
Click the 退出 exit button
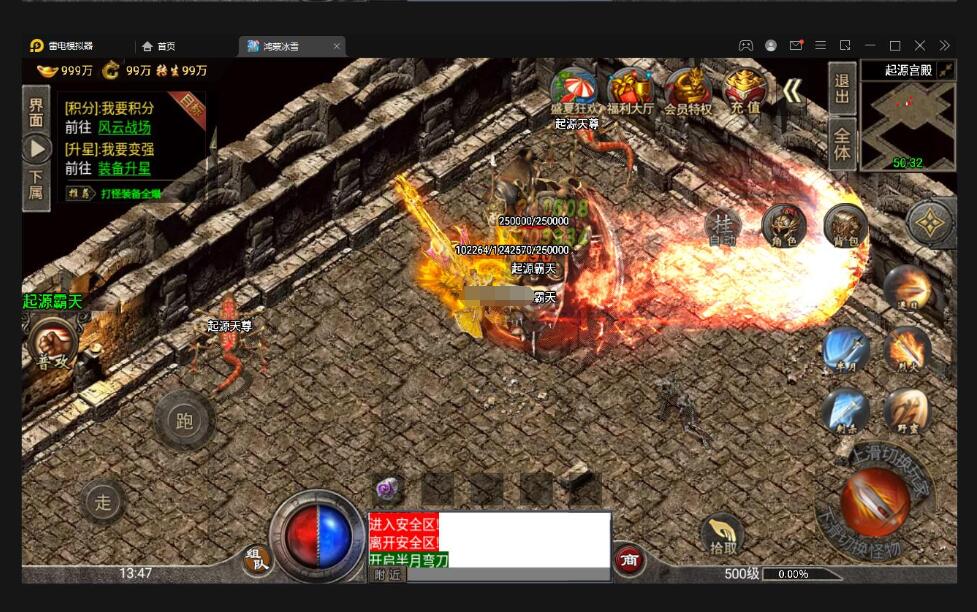coord(842,88)
